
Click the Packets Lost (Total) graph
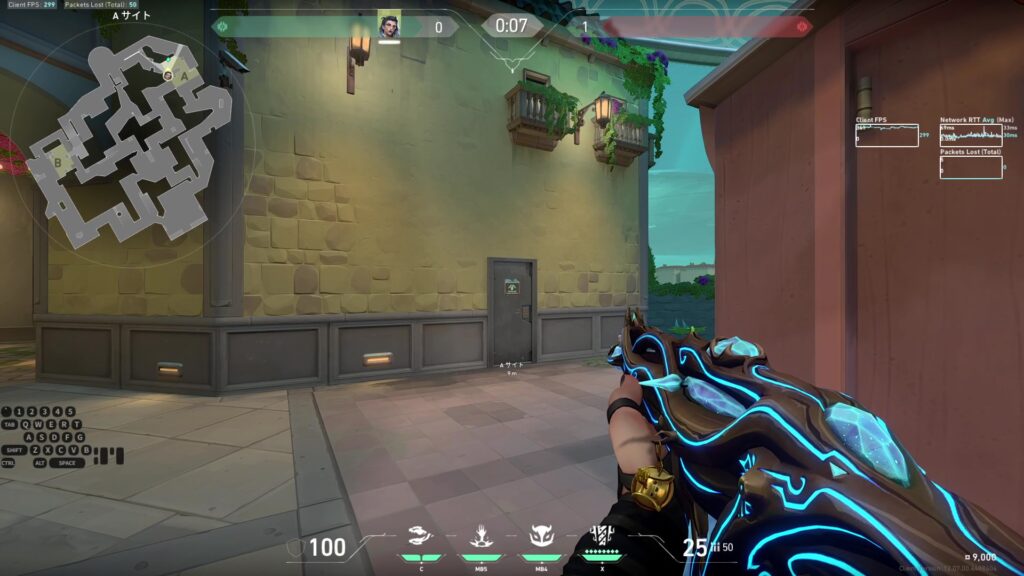coord(970,168)
